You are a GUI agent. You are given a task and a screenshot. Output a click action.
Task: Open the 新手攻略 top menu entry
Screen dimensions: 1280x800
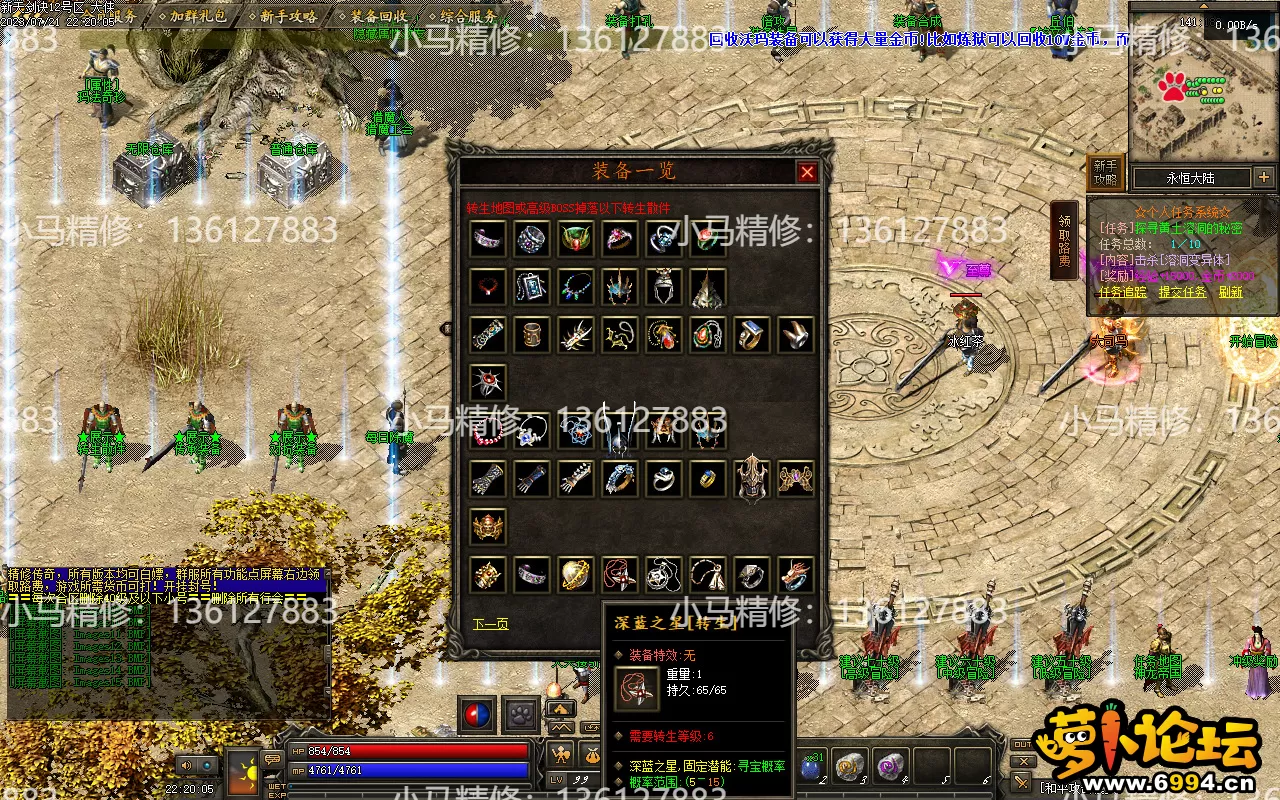[288, 17]
